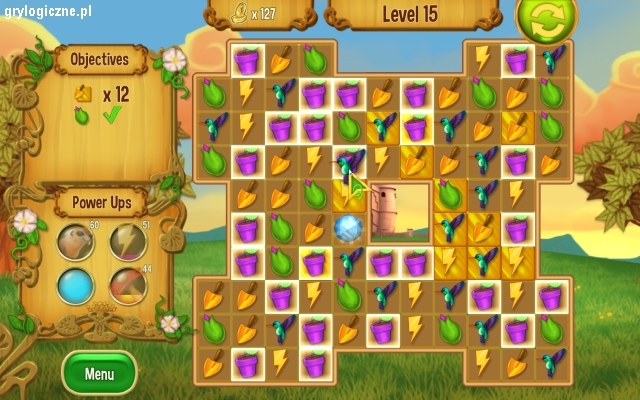Open the green Menu button

(x=99, y=374)
